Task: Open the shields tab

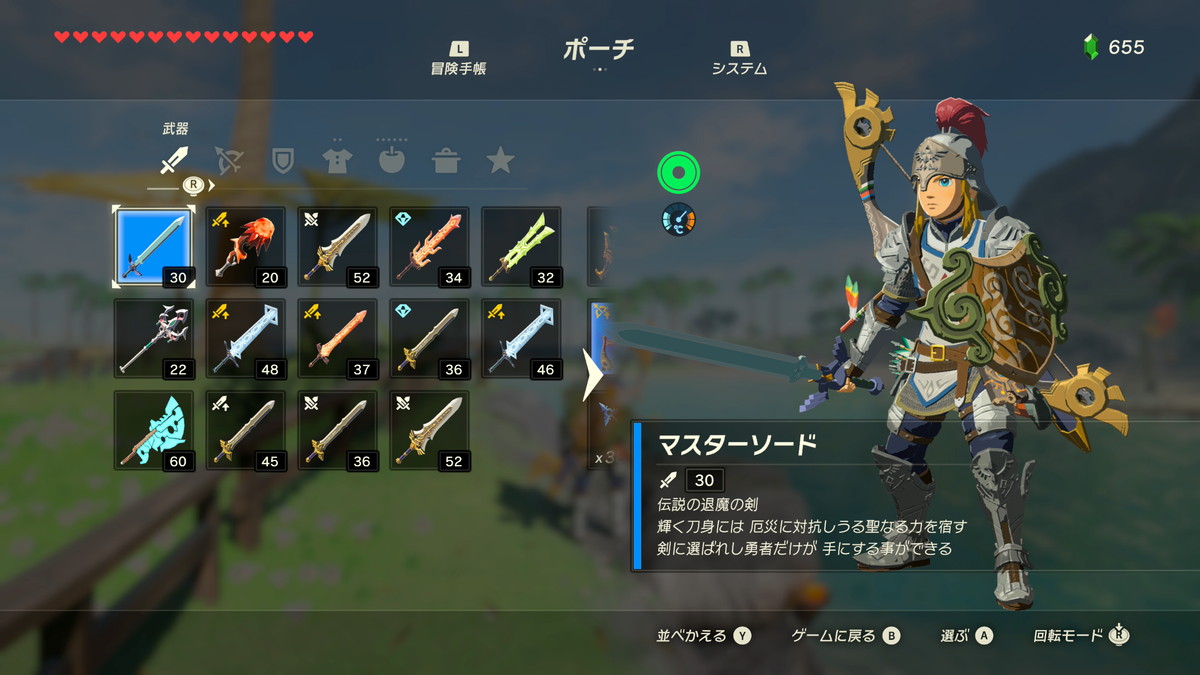Action: 283,160
